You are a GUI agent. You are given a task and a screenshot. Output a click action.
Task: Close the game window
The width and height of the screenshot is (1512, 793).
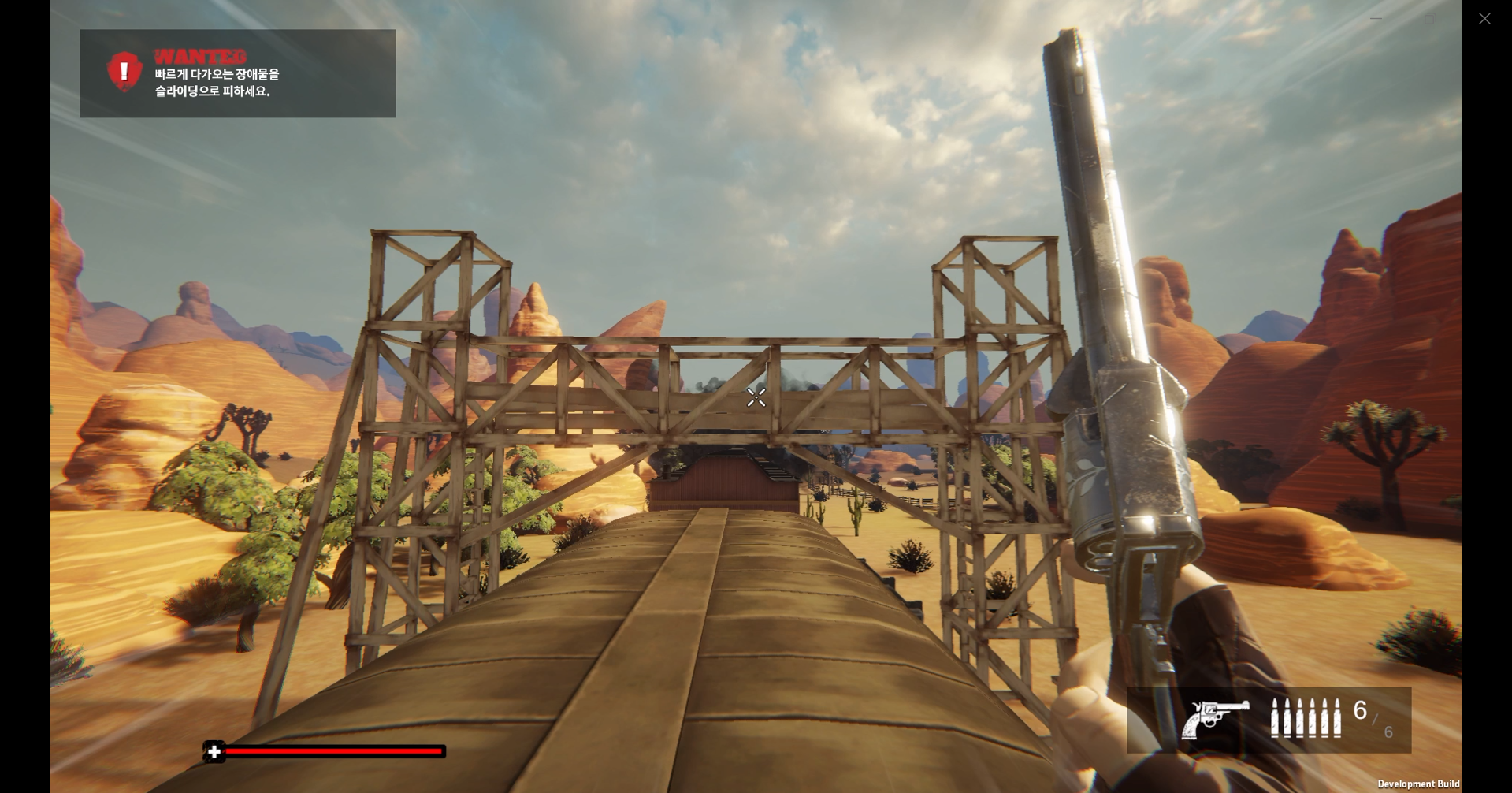[1484, 18]
